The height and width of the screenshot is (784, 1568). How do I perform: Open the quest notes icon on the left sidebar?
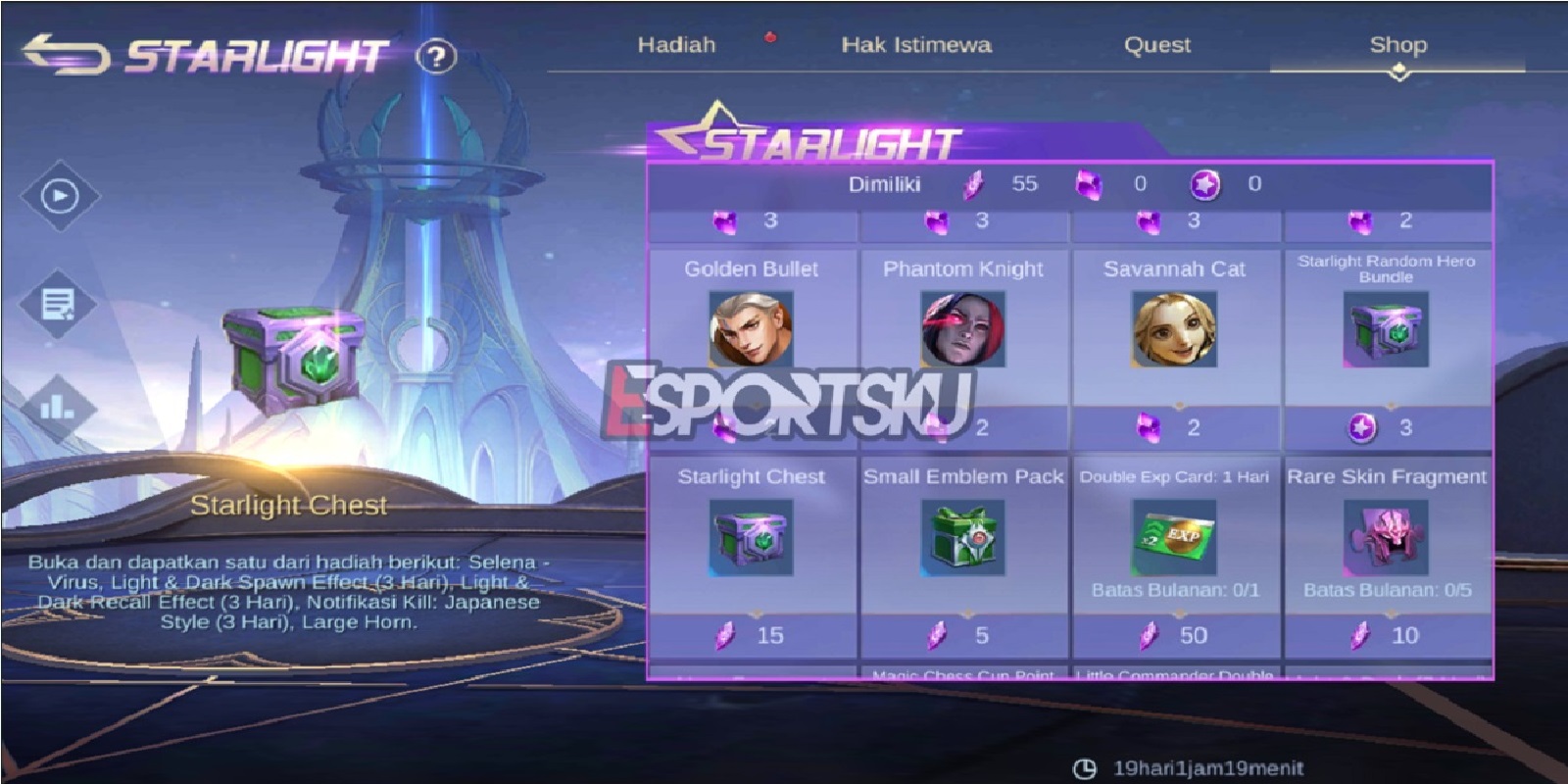click(x=59, y=304)
